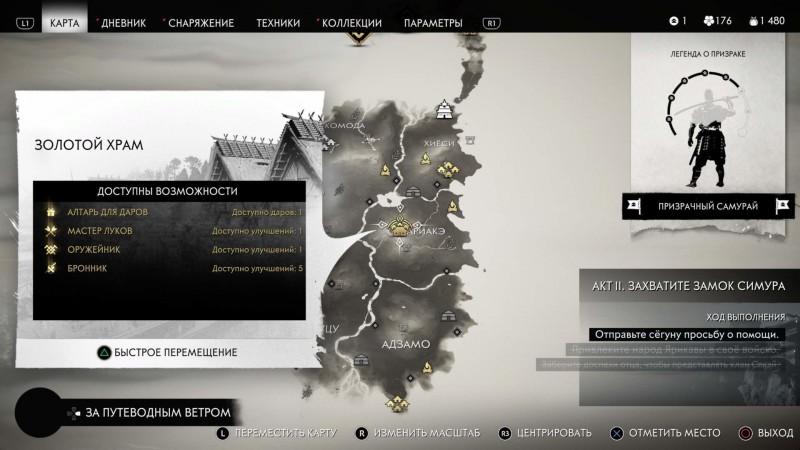Select the Карта tab
The image size is (800, 450).
65,22
